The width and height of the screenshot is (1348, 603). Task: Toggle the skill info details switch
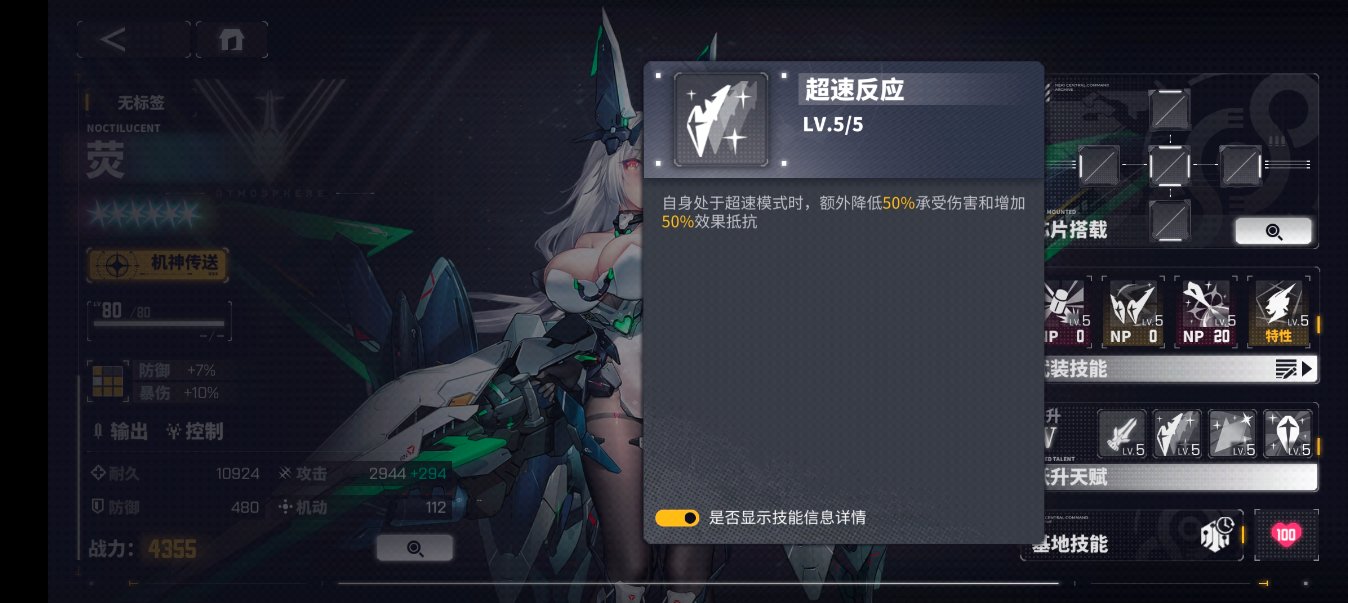coord(677,518)
